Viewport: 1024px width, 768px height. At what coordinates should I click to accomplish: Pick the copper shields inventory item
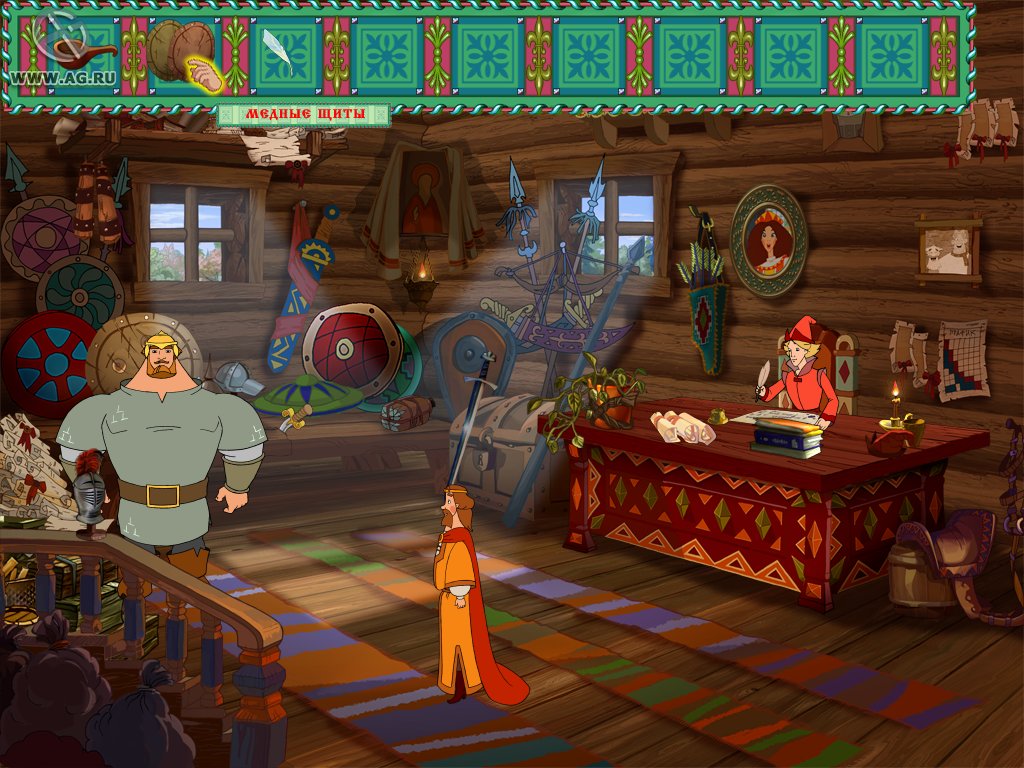[180, 48]
